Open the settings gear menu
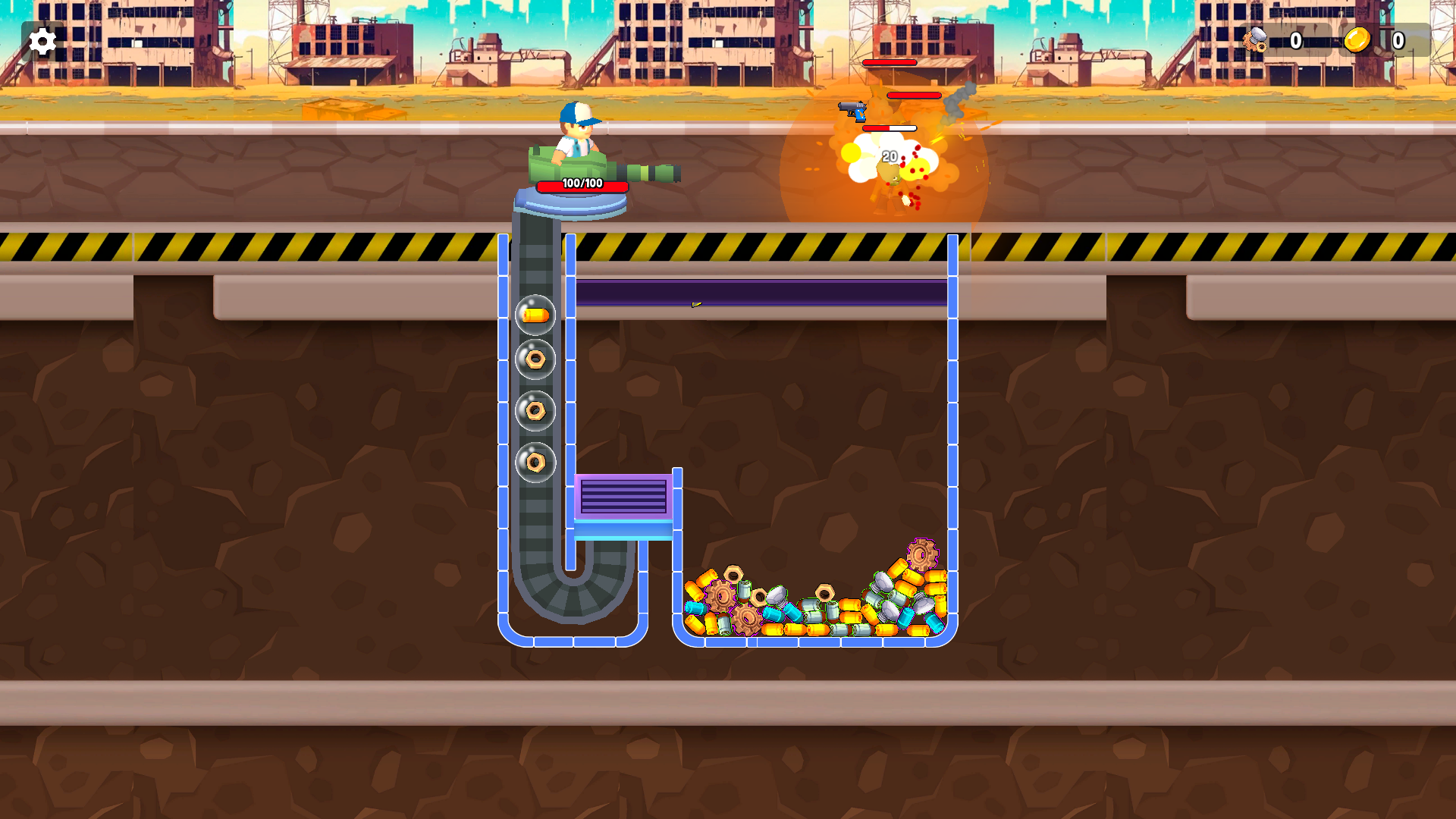Screen dimensions: 1456x819 click(x=42, y=42)
